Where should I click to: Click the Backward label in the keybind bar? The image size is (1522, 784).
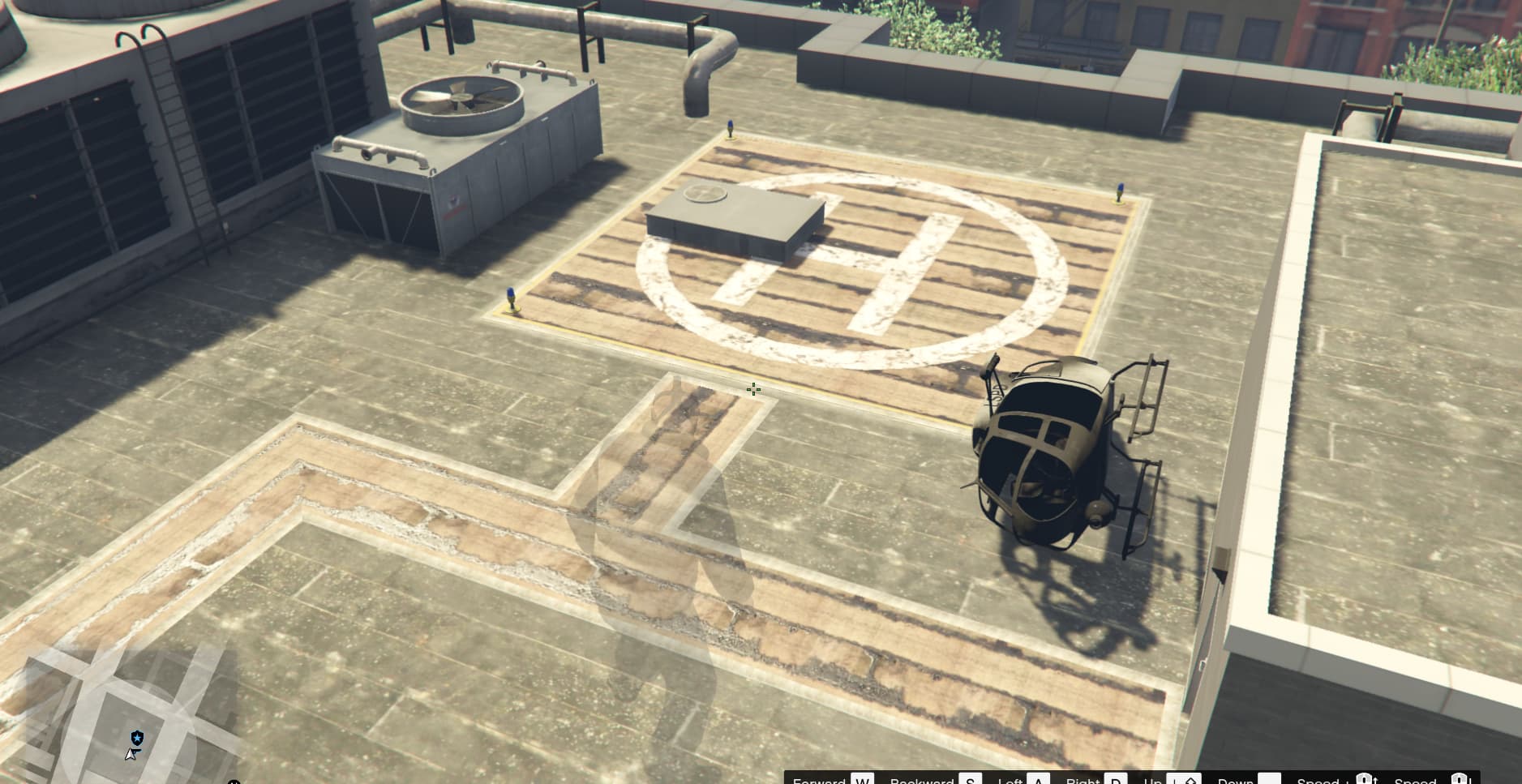point(923,781)
